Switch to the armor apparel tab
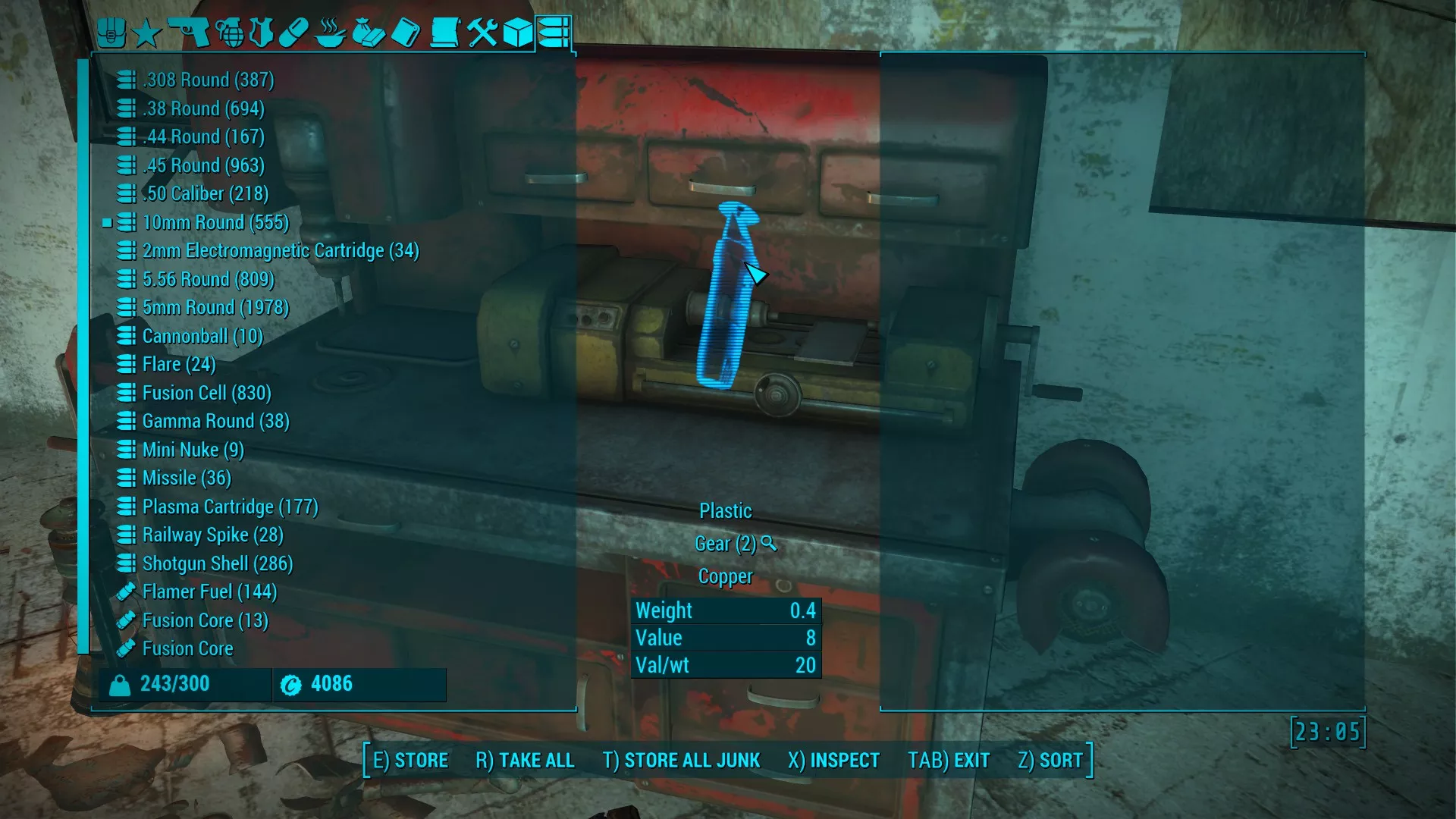1456x819 pixels. pyautogui.click(x=262, y=33)
